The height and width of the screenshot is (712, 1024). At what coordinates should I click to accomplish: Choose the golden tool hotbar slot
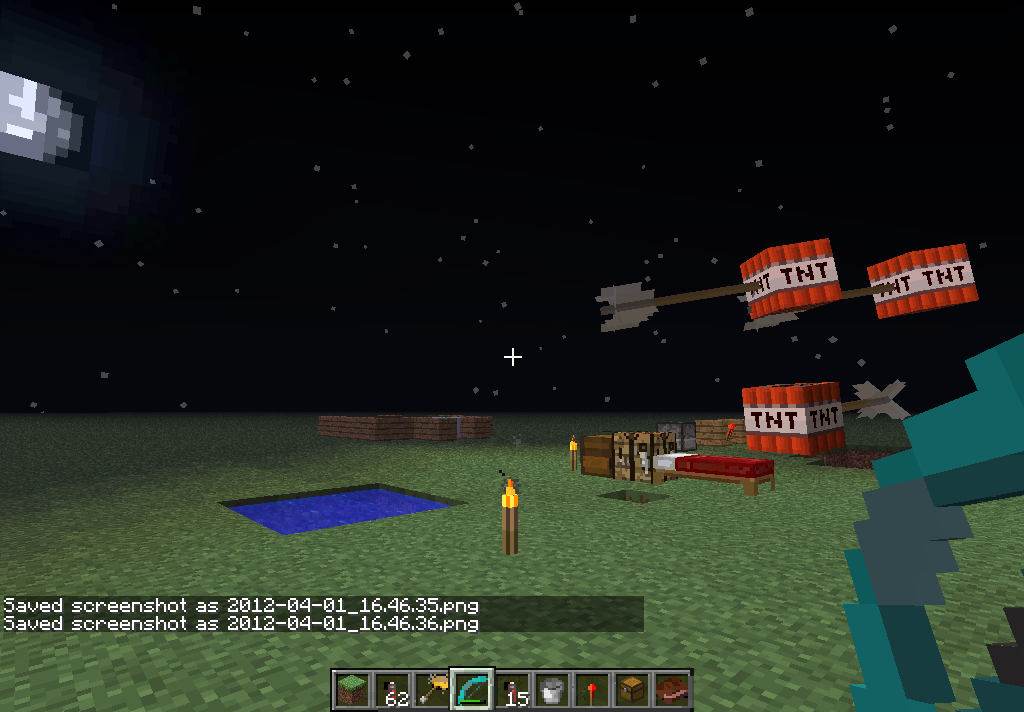coord(431,690)
